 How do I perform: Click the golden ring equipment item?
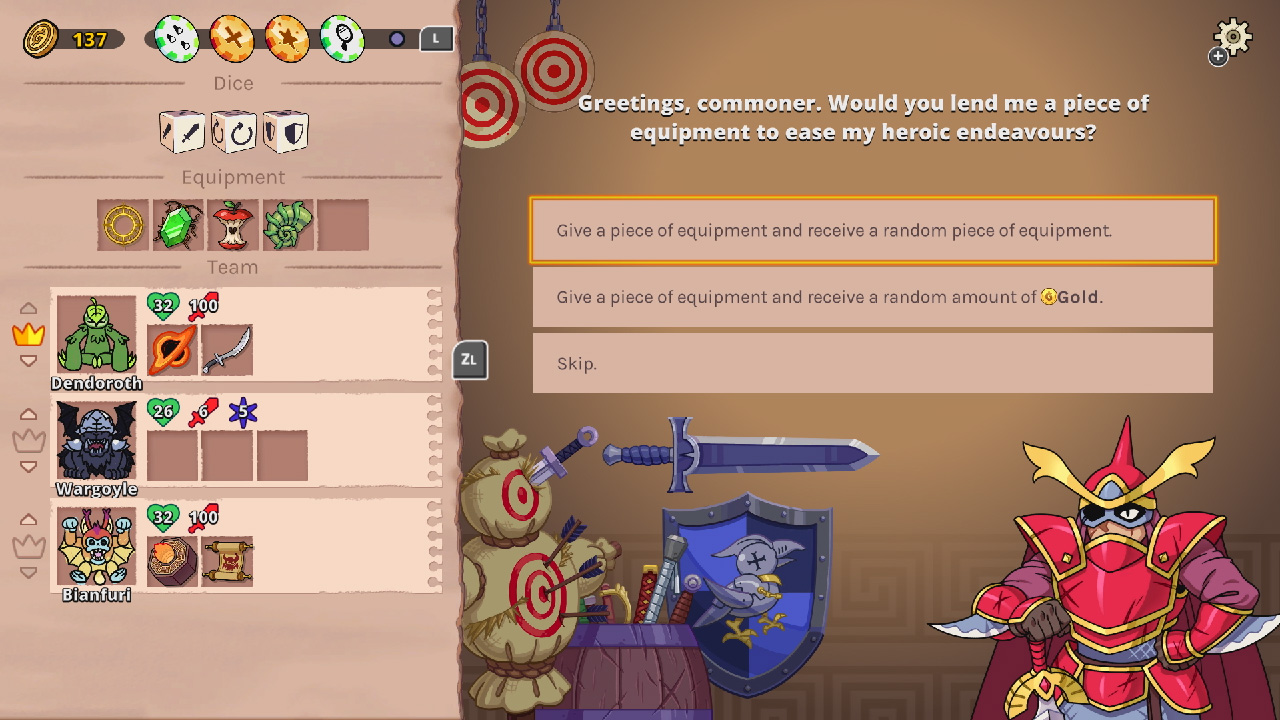point(122,224)
